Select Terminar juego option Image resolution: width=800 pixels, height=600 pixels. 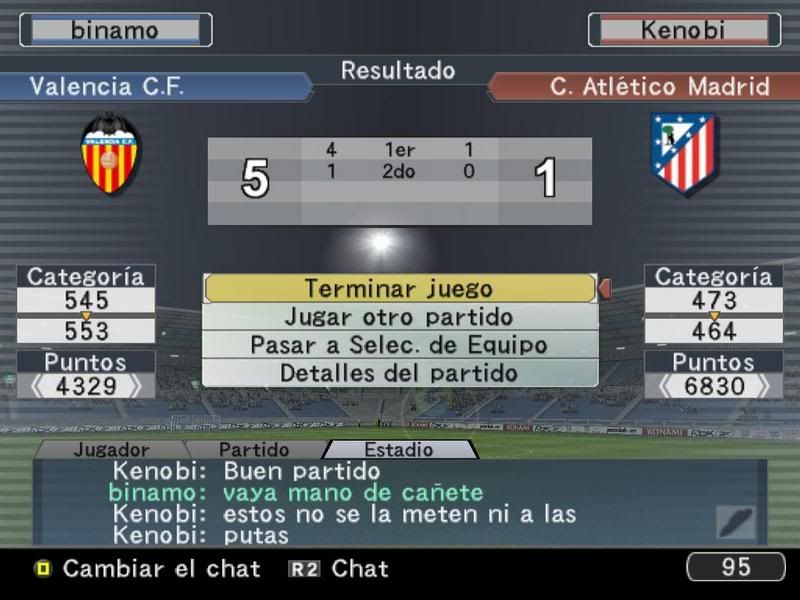pos(399,288)
